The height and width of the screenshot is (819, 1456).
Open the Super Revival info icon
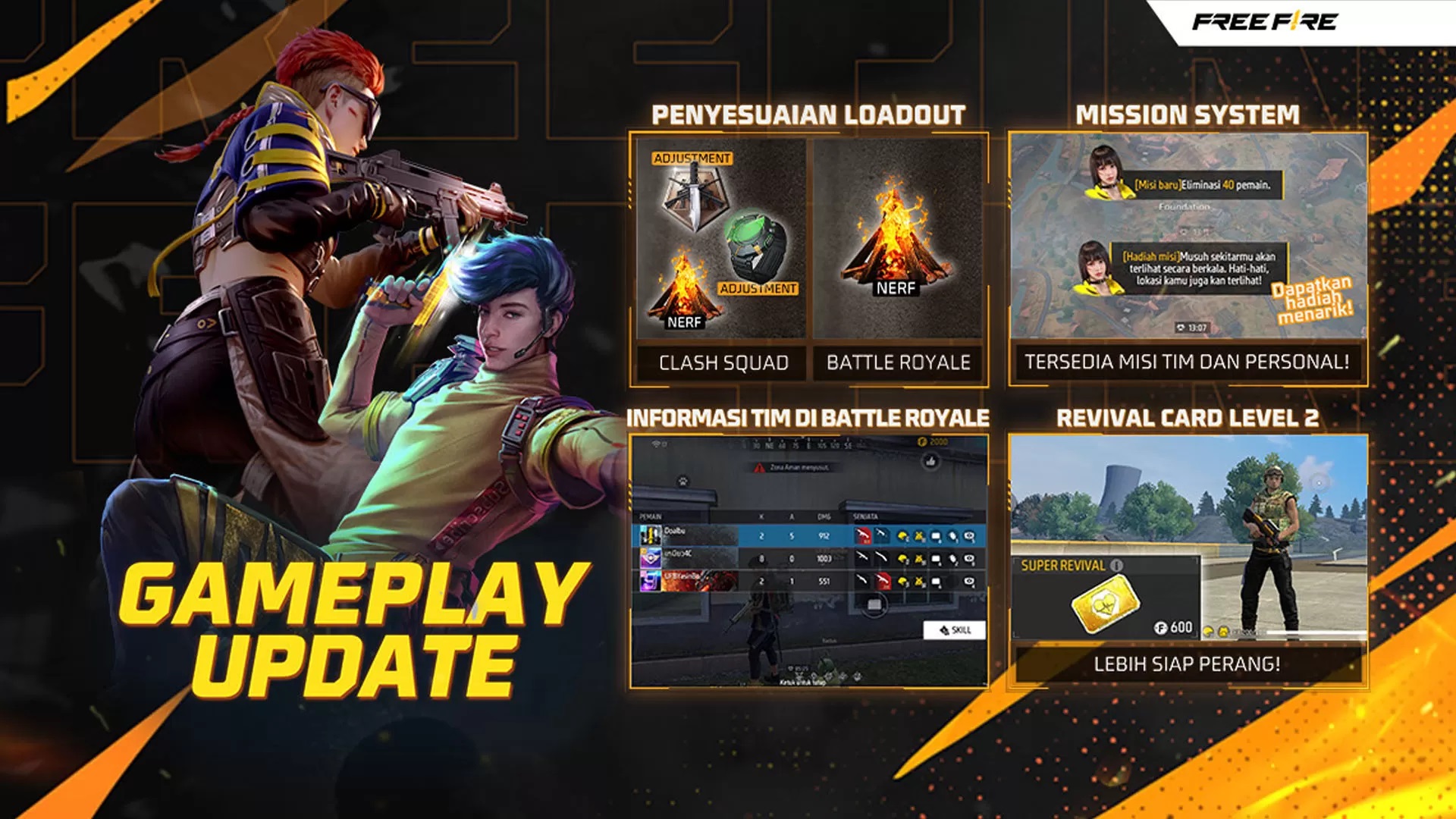click(1117, 566)
